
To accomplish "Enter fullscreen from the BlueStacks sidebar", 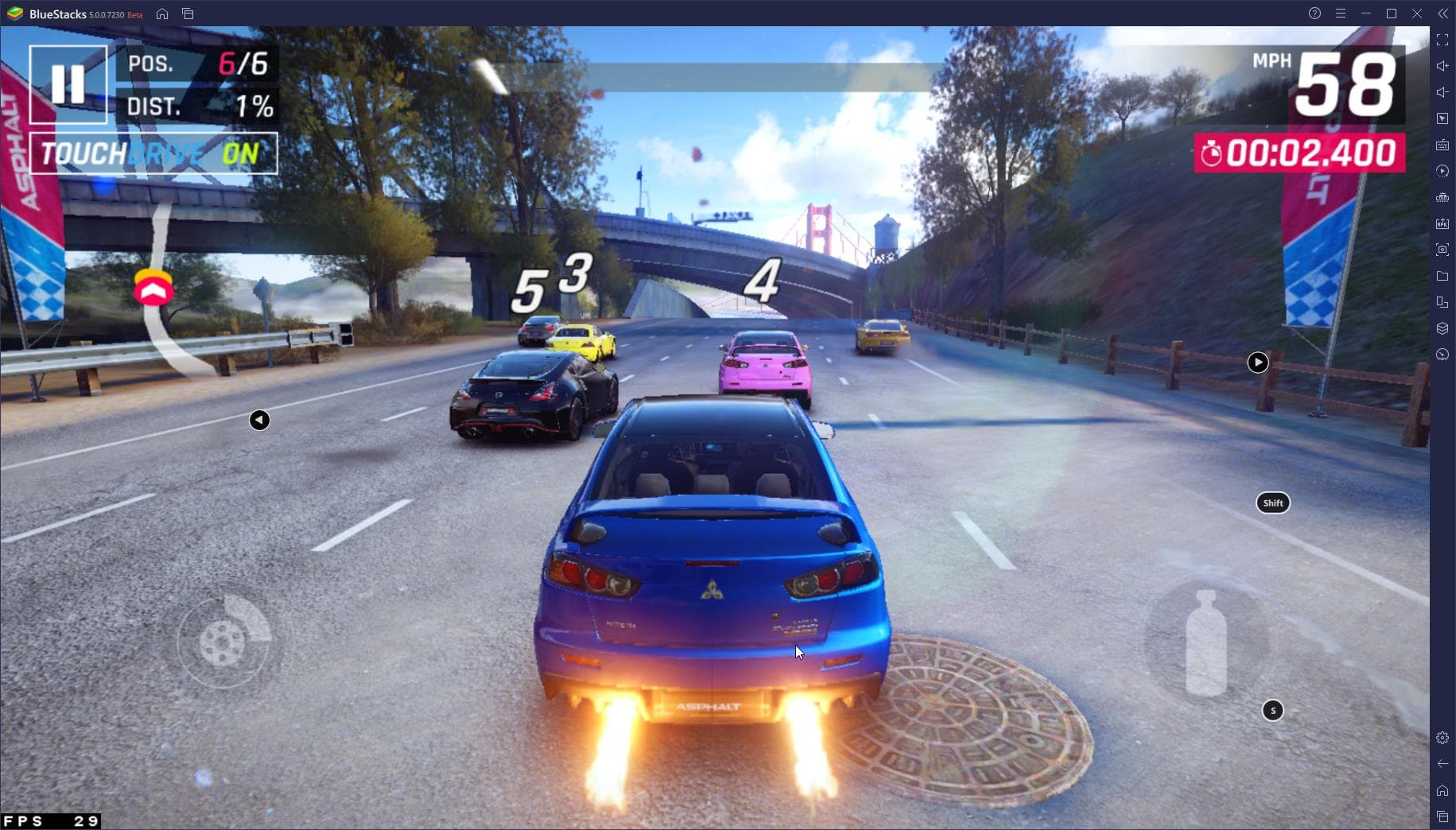I will 1442,40.
